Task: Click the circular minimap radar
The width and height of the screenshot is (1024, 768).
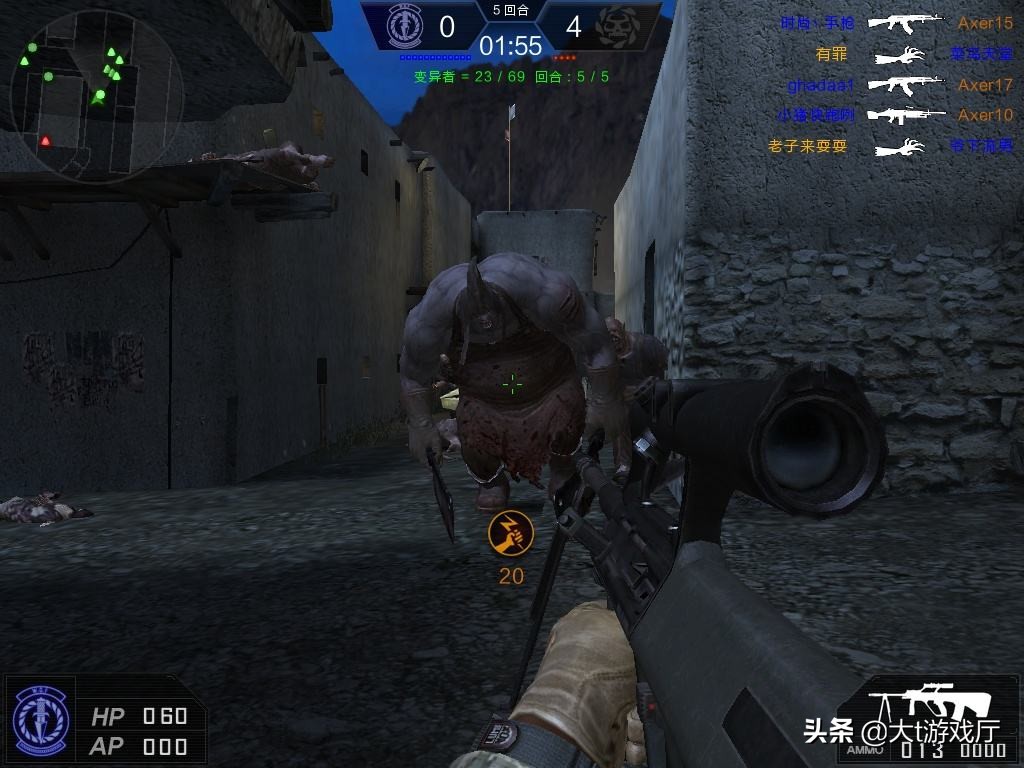Action: pyautogui.click(x=97, y=96)
